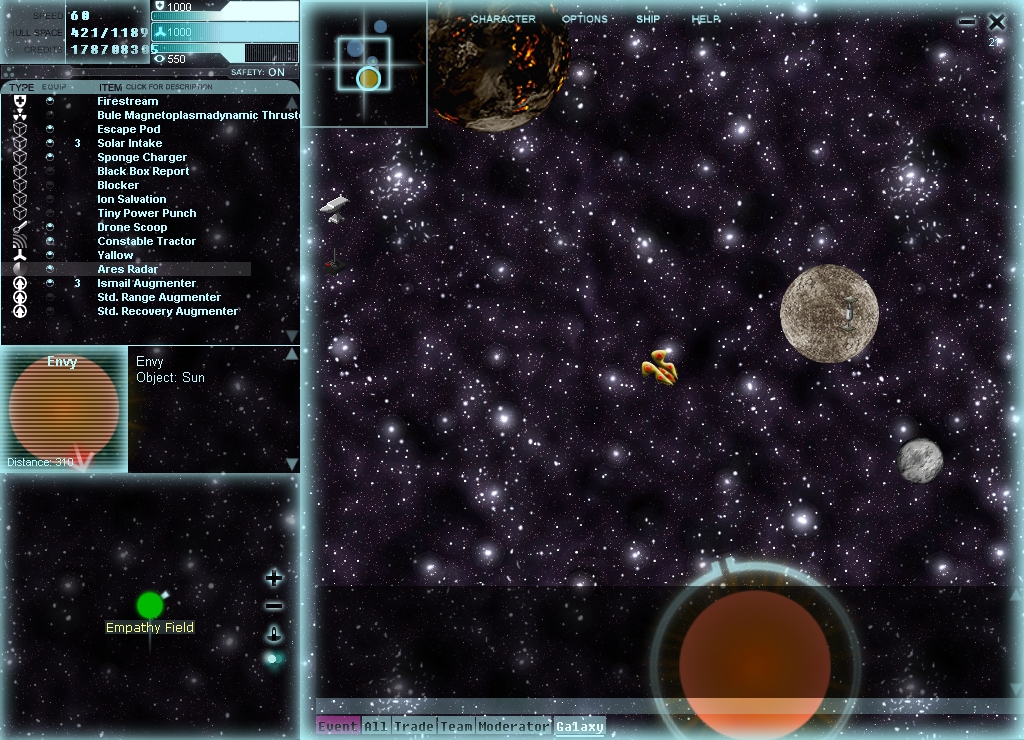Screen dimensions: 1024x740
Task: Close the game window
Action: pos(996,21)
